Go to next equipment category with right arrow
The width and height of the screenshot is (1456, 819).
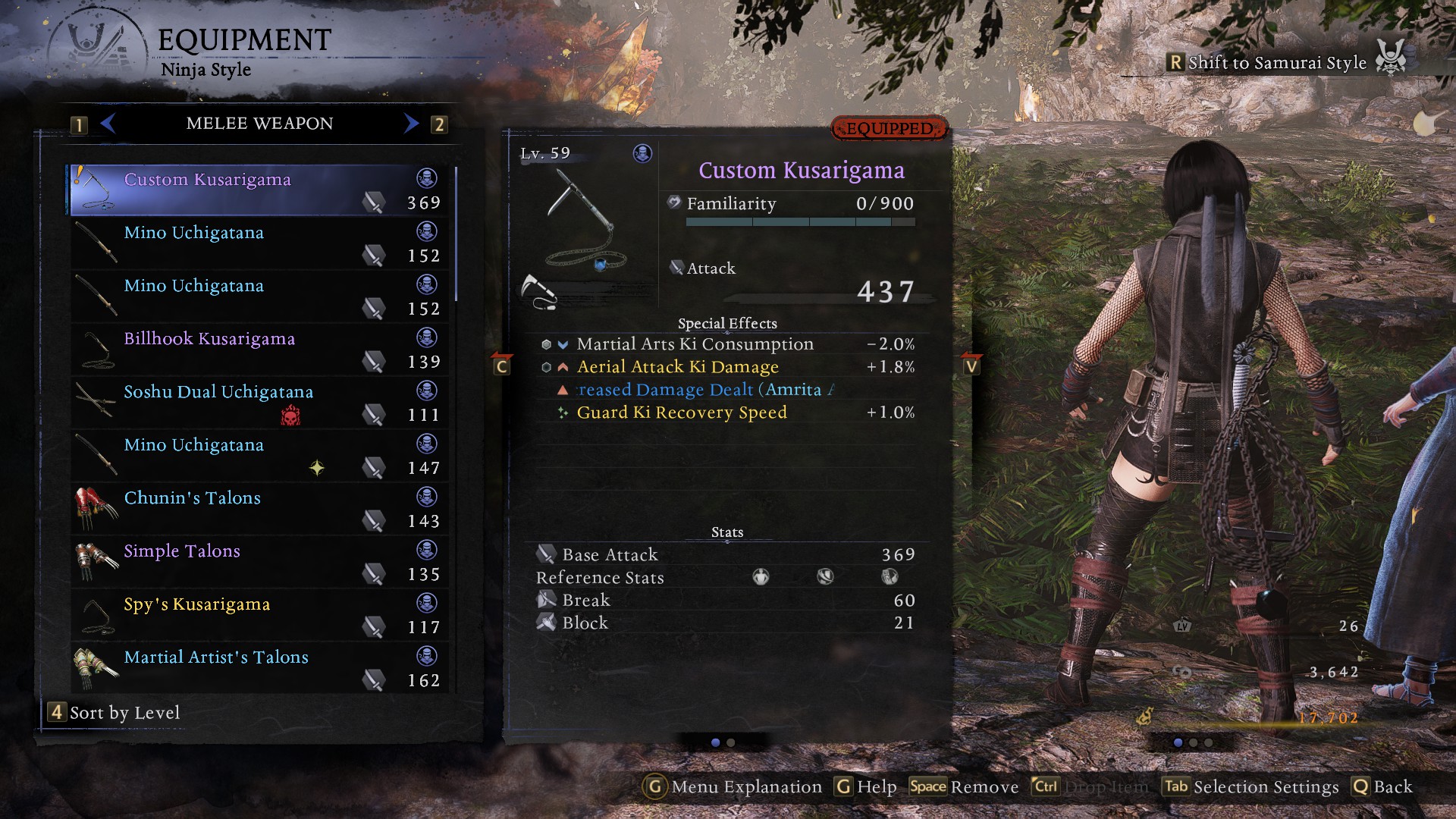[411, 124]
